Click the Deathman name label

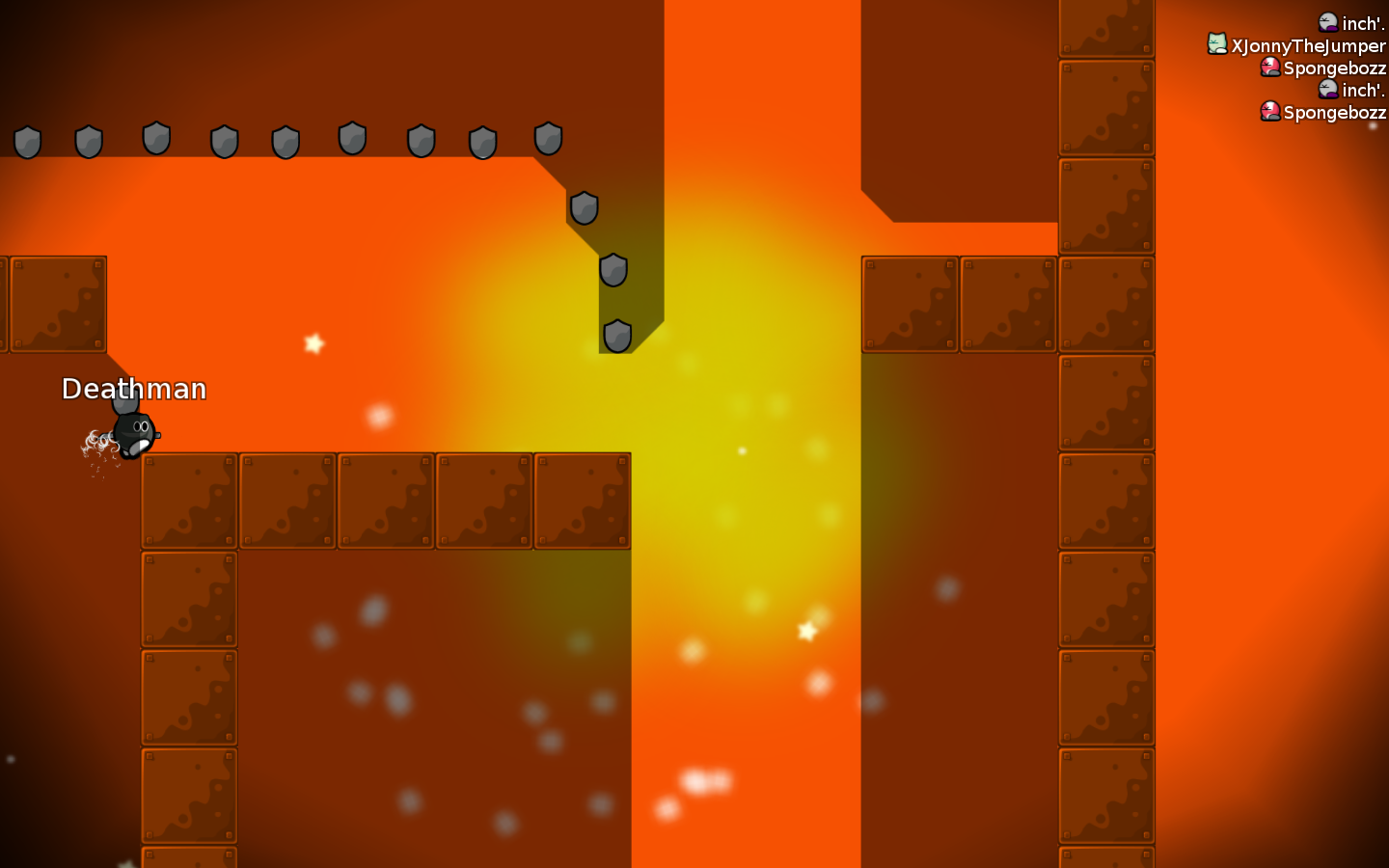click(x=134, y=390)
